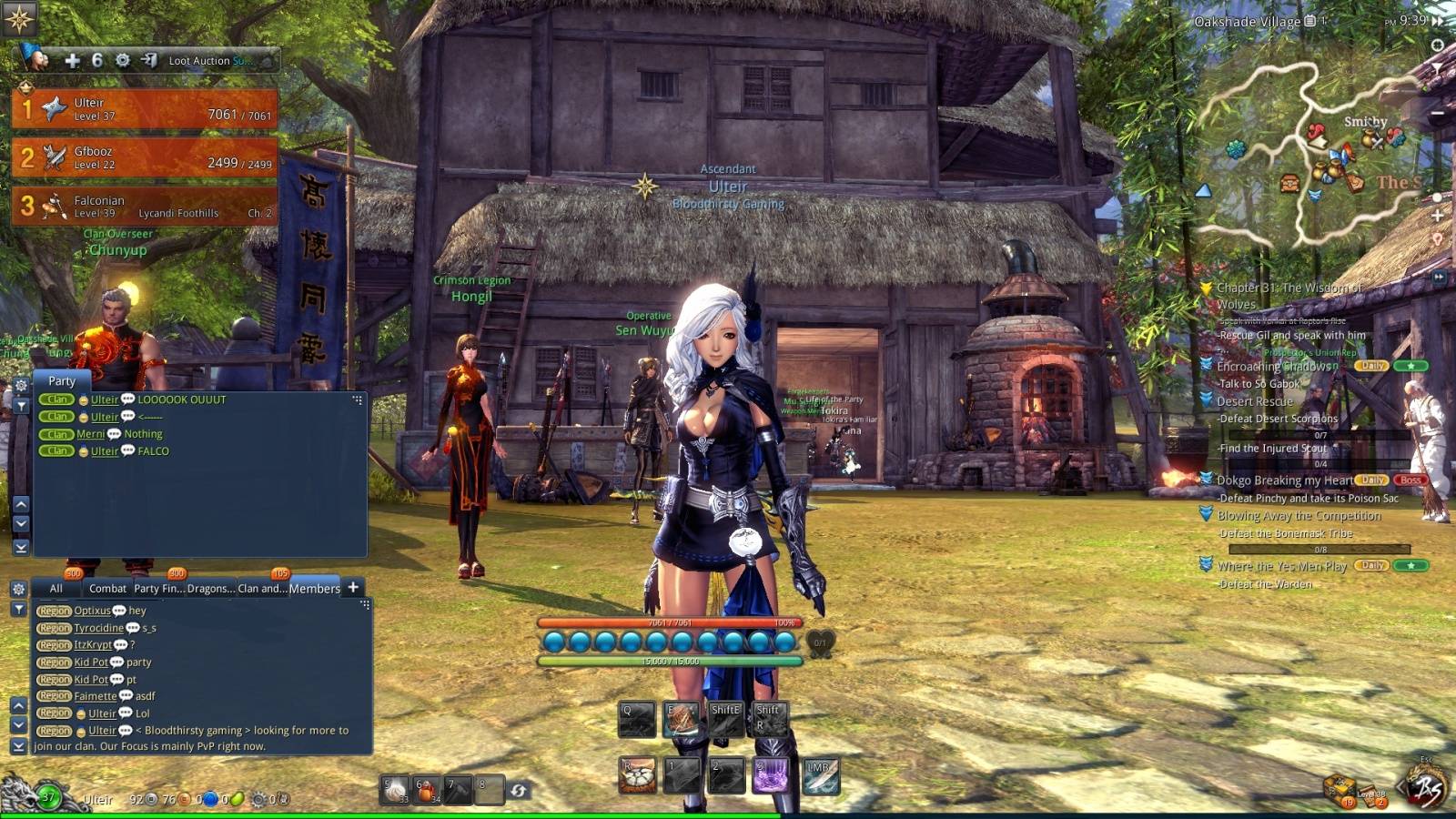Select the Desert Rescue quest tracker entry
This screenshot has height=819, width=1456.
(1255, 401)
